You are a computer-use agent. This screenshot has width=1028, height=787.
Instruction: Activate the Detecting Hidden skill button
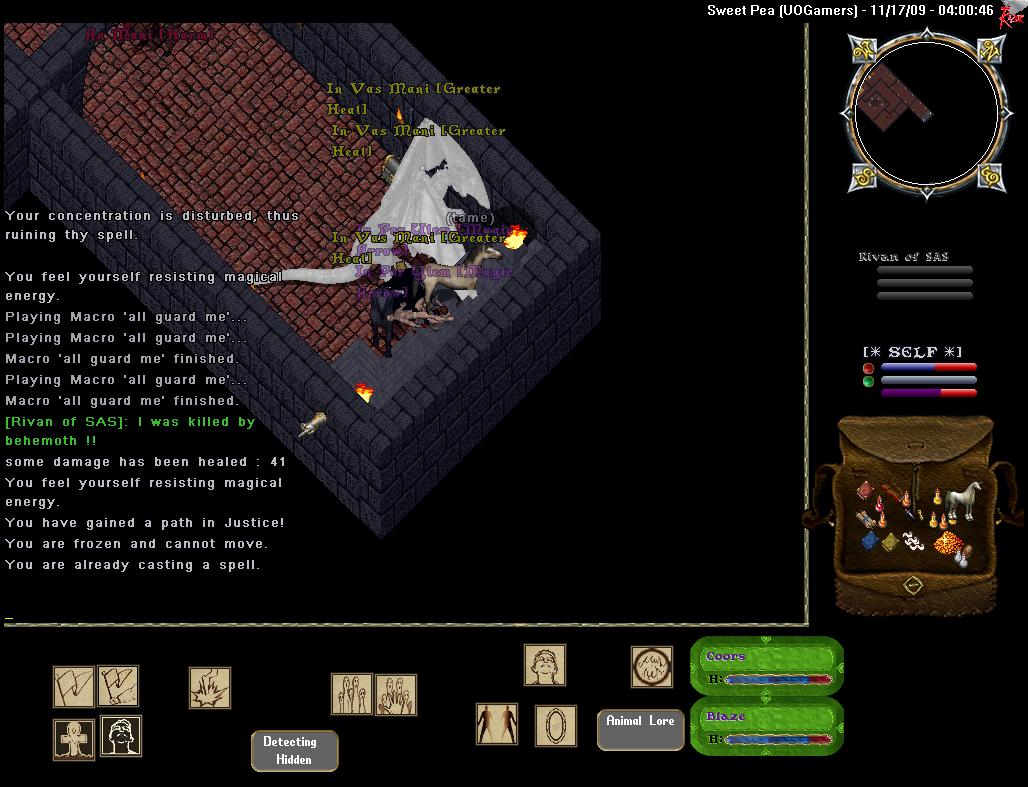[294, 751]
